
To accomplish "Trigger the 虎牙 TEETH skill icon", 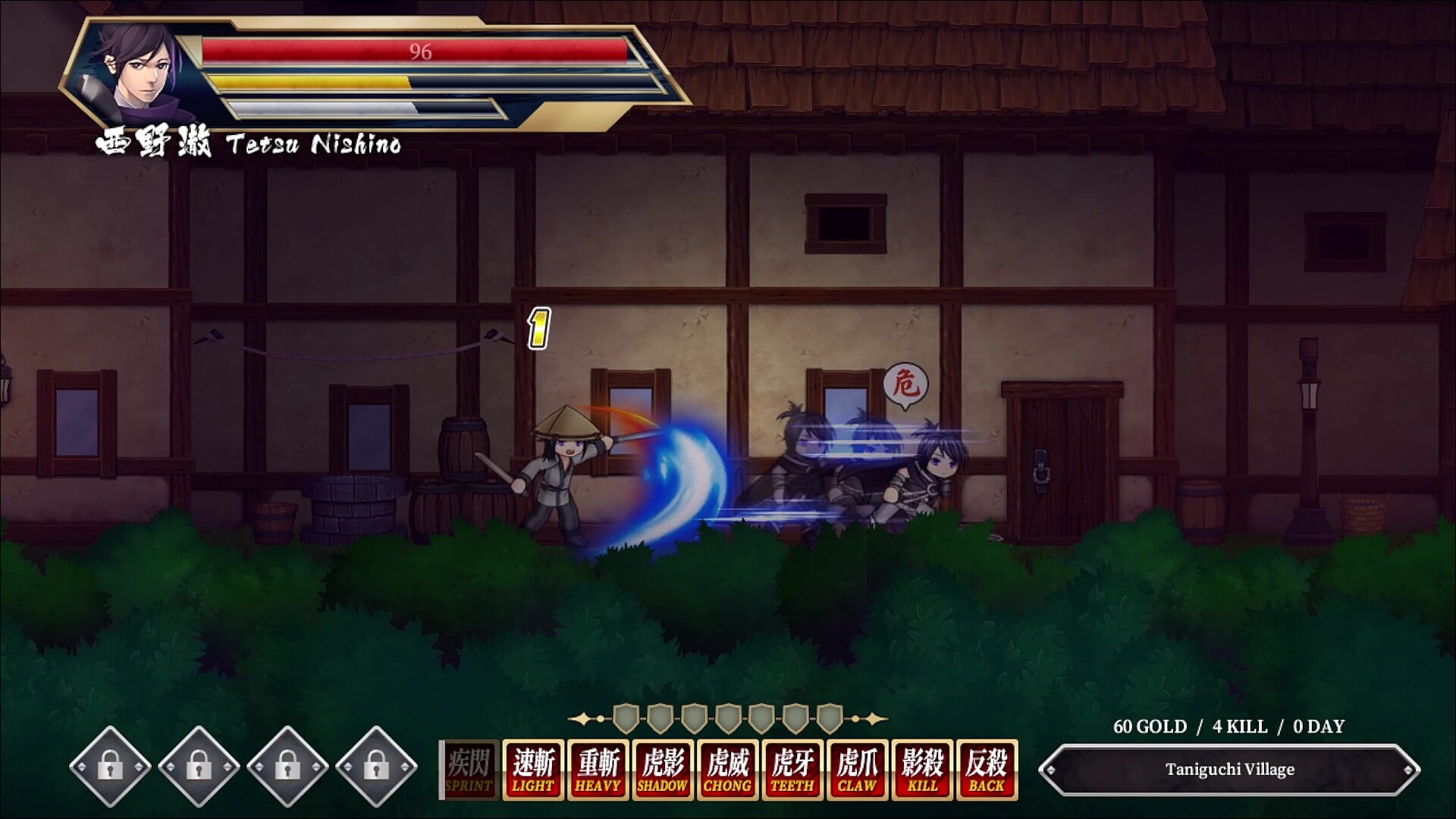I will click(792, 771).
